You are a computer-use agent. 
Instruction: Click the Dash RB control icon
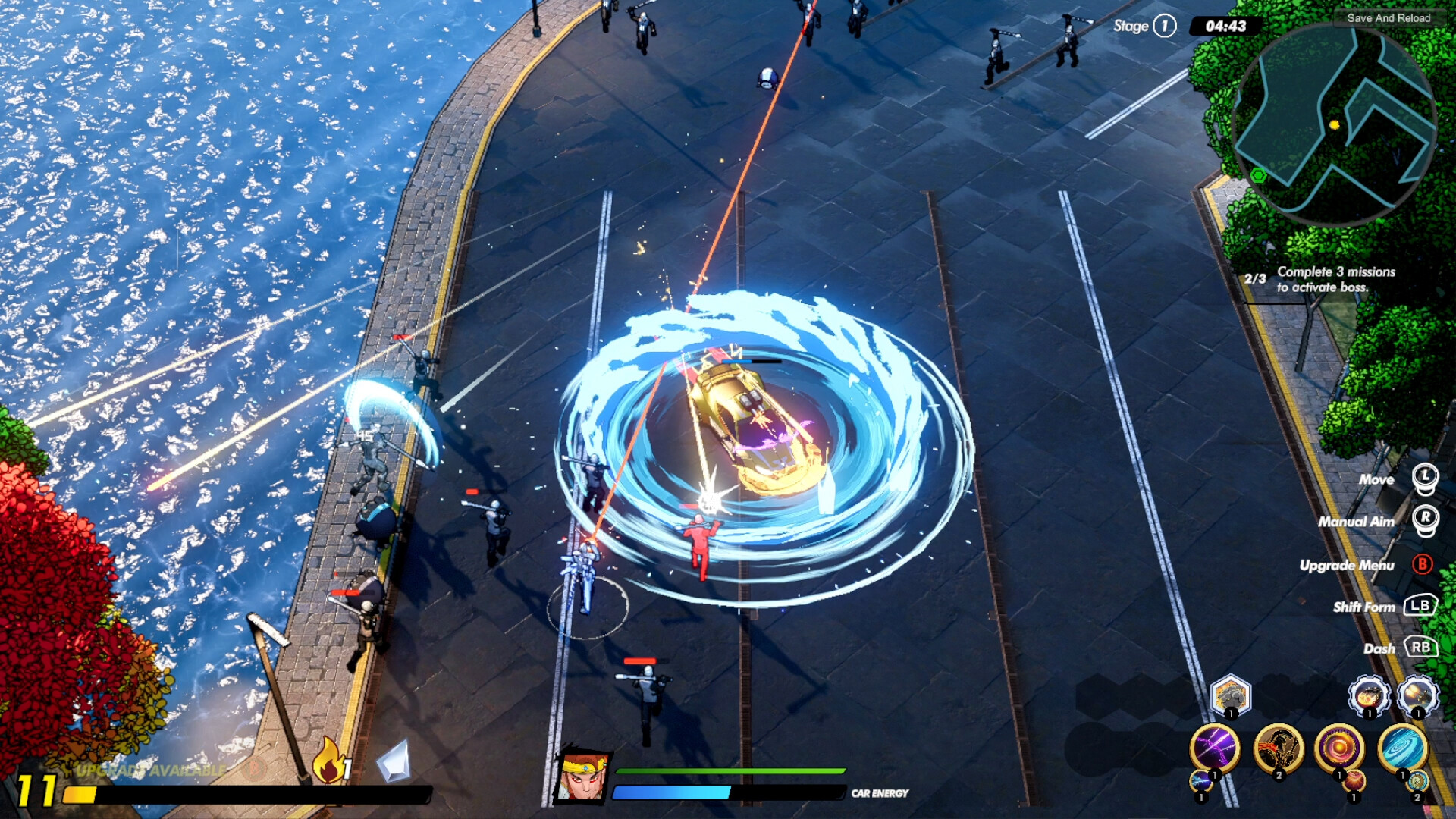(x=1423, y=649)
